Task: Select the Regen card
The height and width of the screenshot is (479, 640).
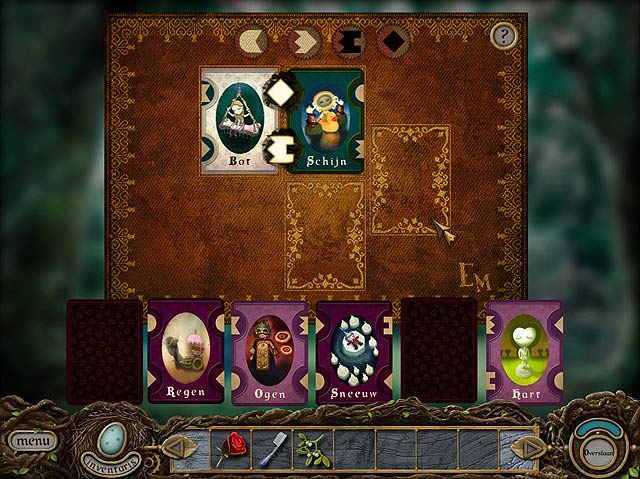Action: click(x=186, y=351)
